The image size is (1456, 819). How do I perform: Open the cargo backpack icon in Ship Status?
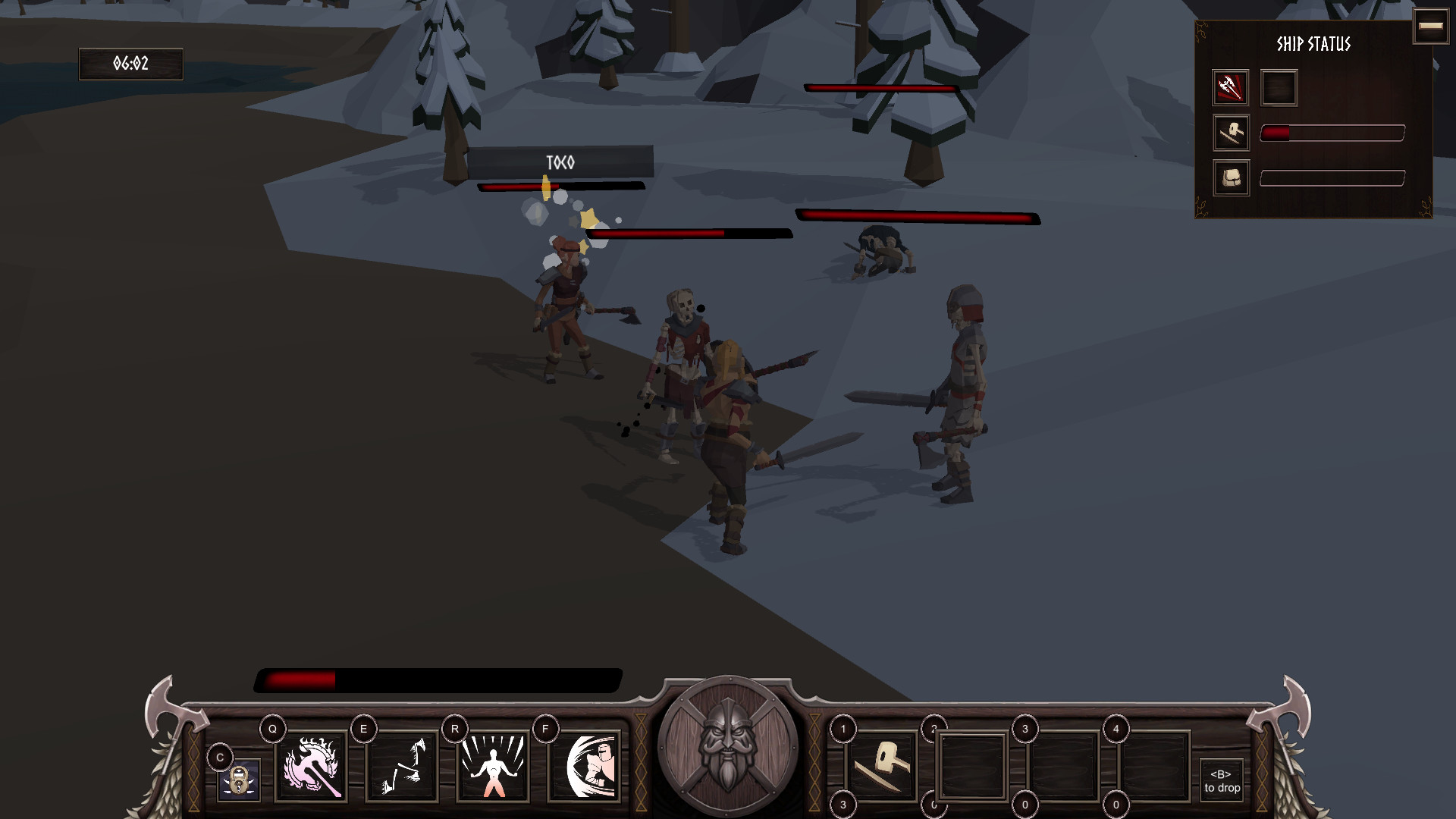[1231, 177]
